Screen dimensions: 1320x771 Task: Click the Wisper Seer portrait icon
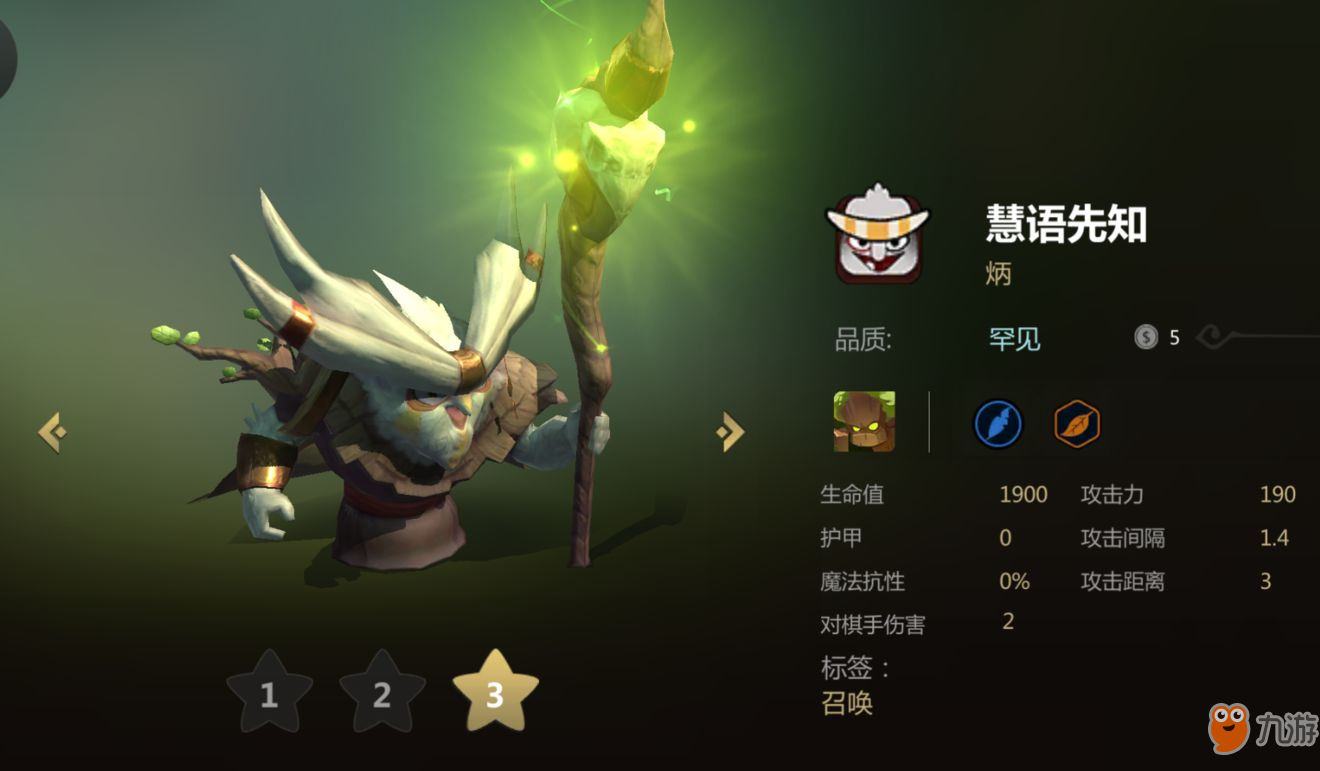(x=877, y=233)
